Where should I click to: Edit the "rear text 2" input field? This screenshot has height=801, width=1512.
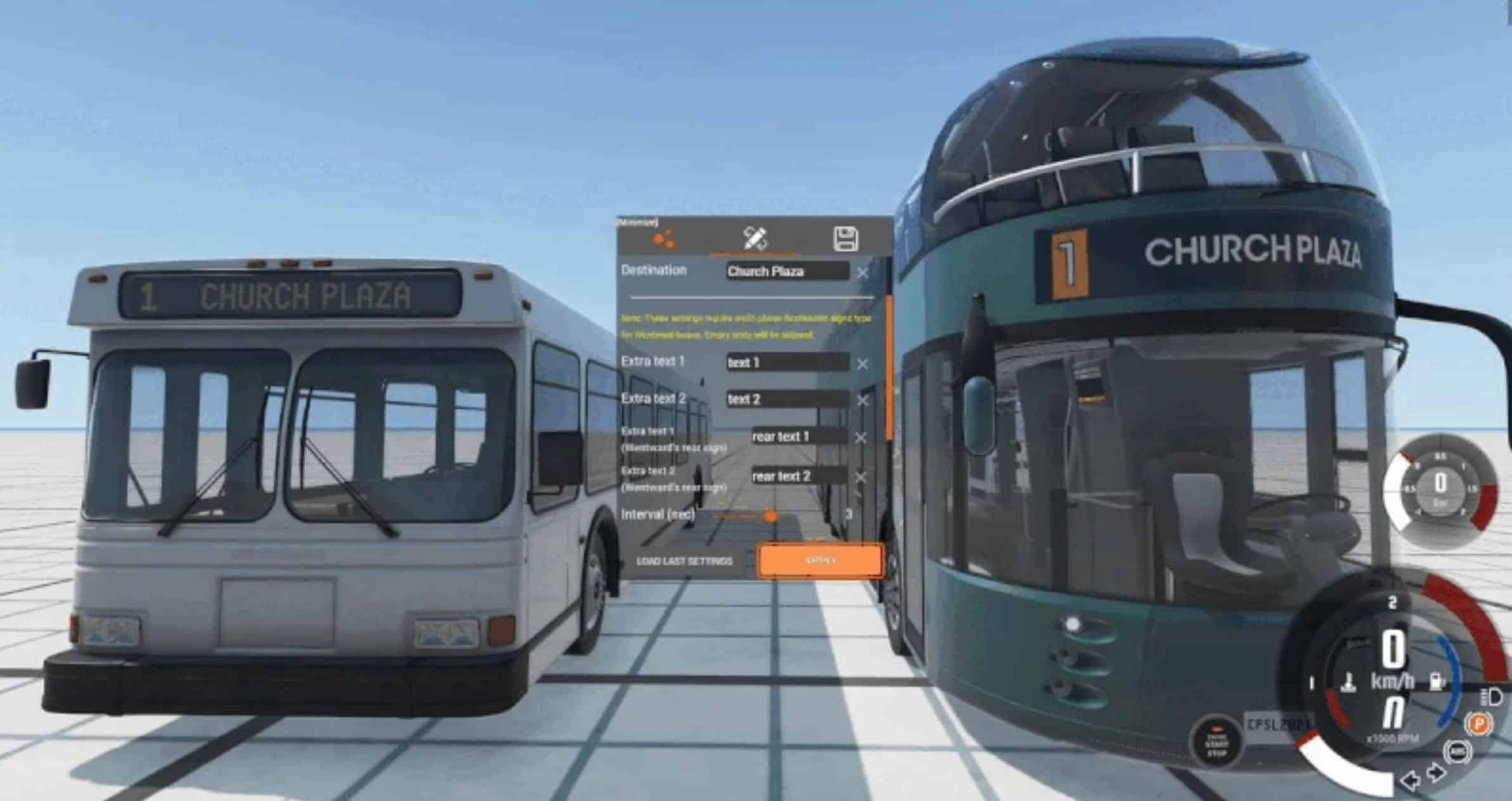point(798,476)
